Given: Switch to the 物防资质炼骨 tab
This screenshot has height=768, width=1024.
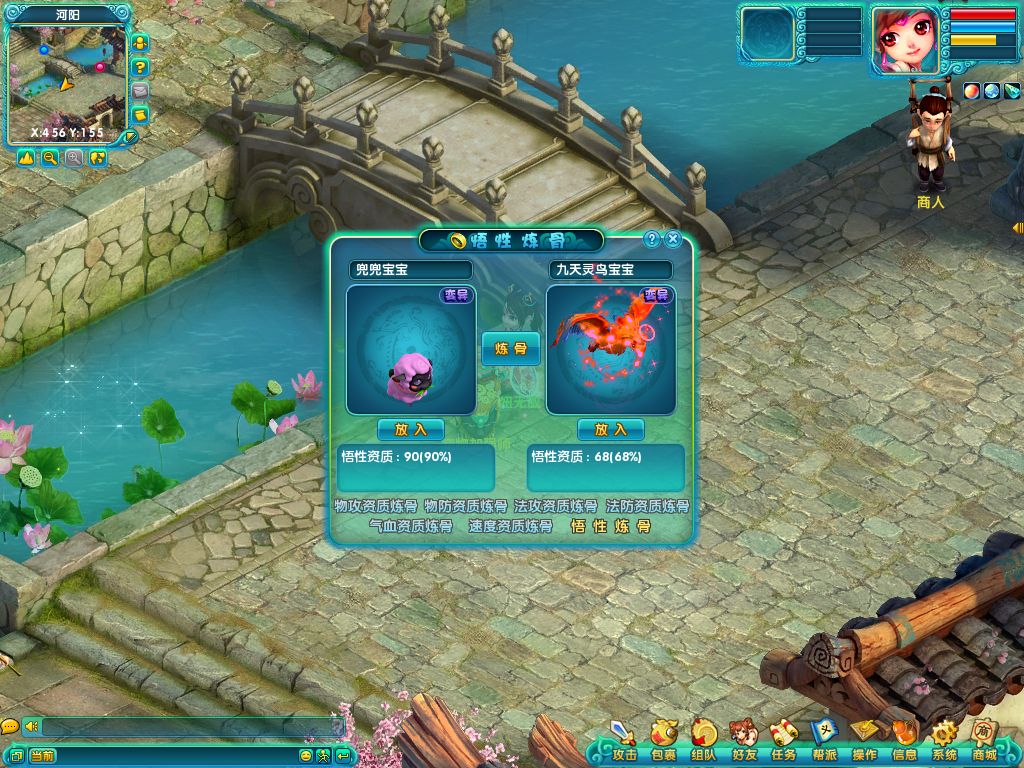Looking at the screenshot, I should (466, 507).
